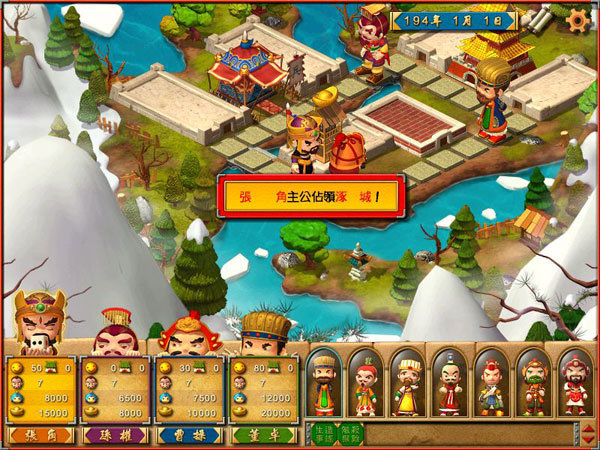Image resolution: width=600 pixels, height=450 pixels.
Task: Select the 曹操 player panel
Action: point(189,388)
